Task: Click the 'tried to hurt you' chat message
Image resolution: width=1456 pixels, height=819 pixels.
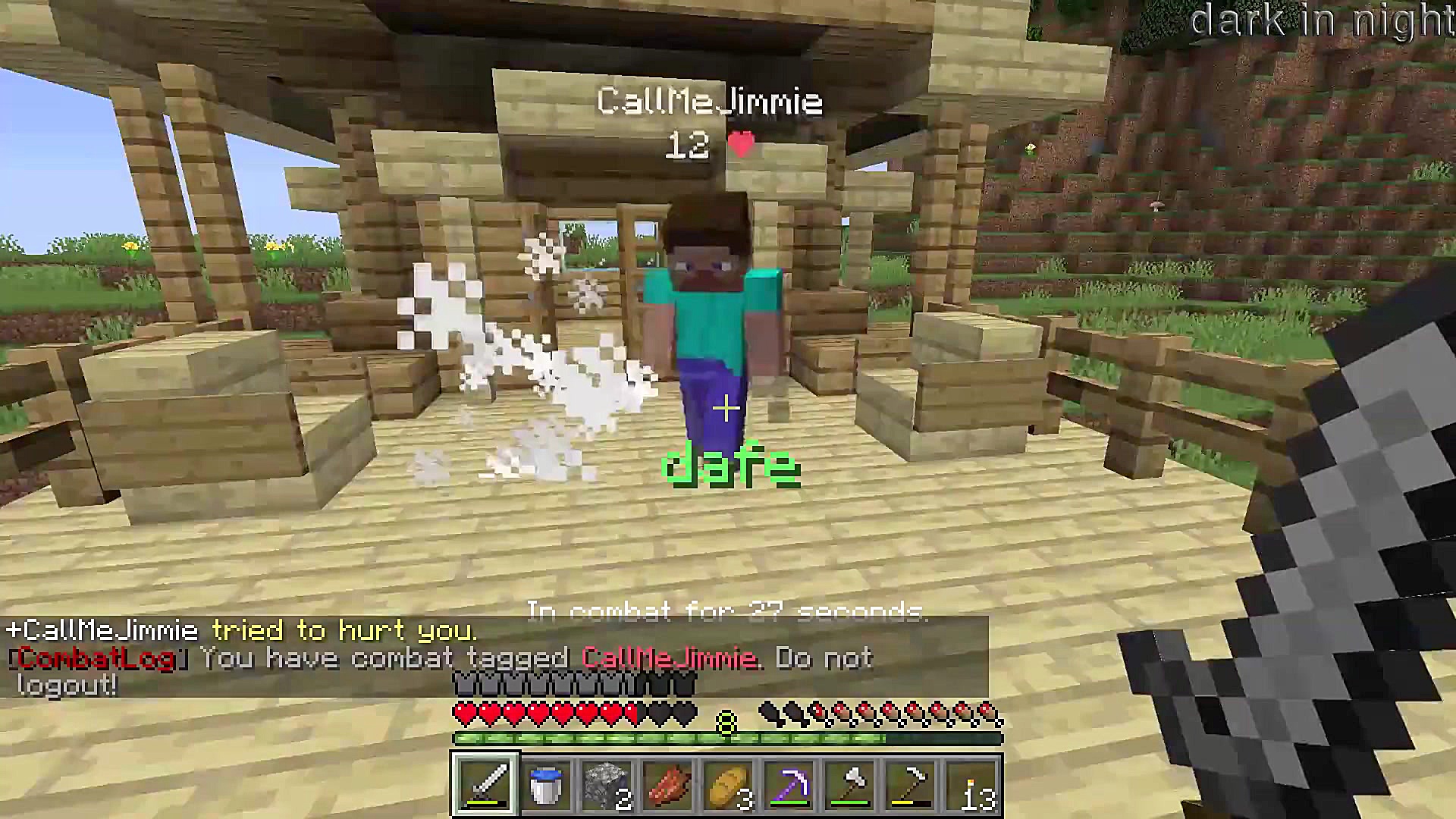Action: (345, 630)
